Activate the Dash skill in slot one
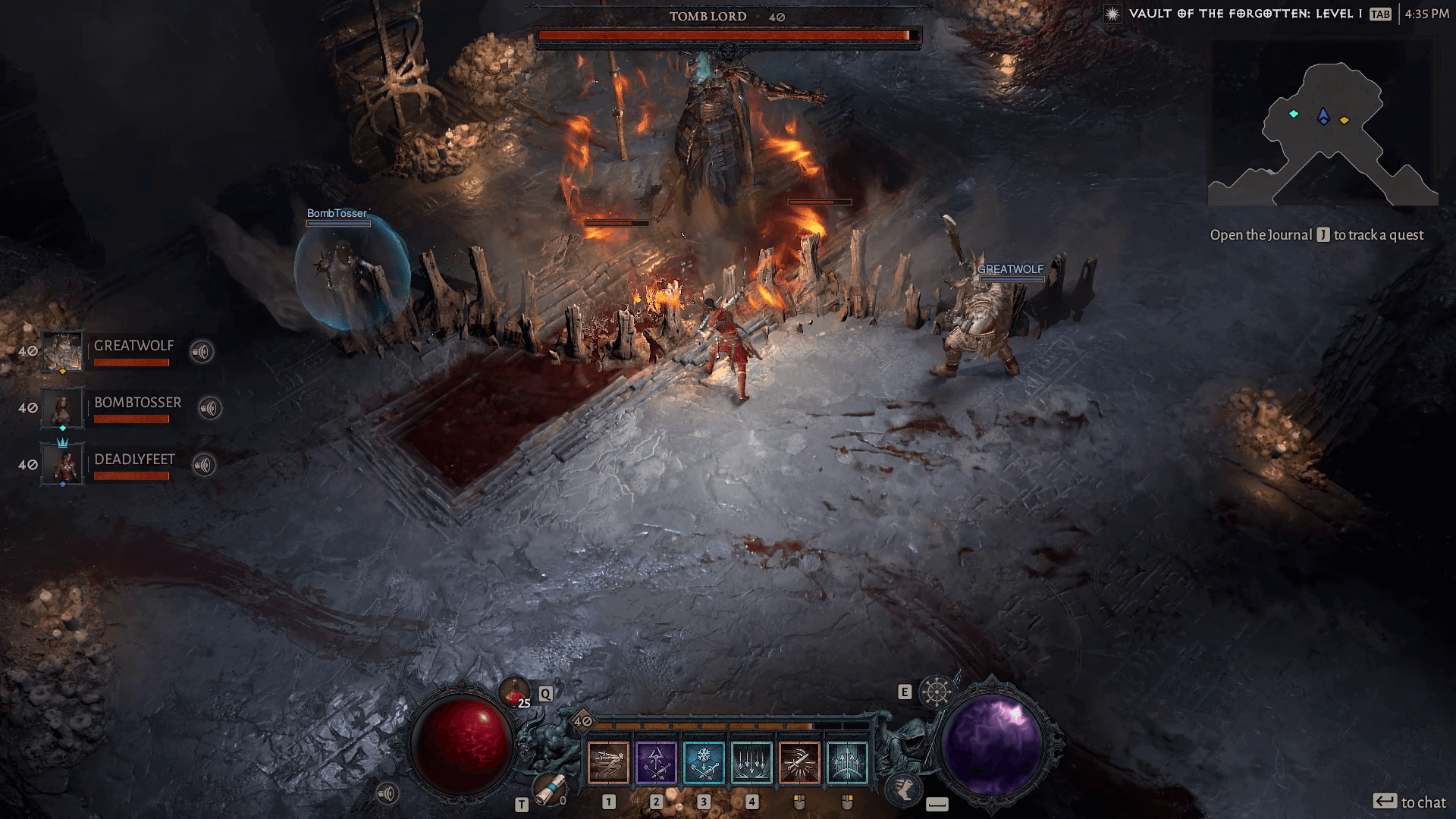1456x819 pixels. [608, 762]
